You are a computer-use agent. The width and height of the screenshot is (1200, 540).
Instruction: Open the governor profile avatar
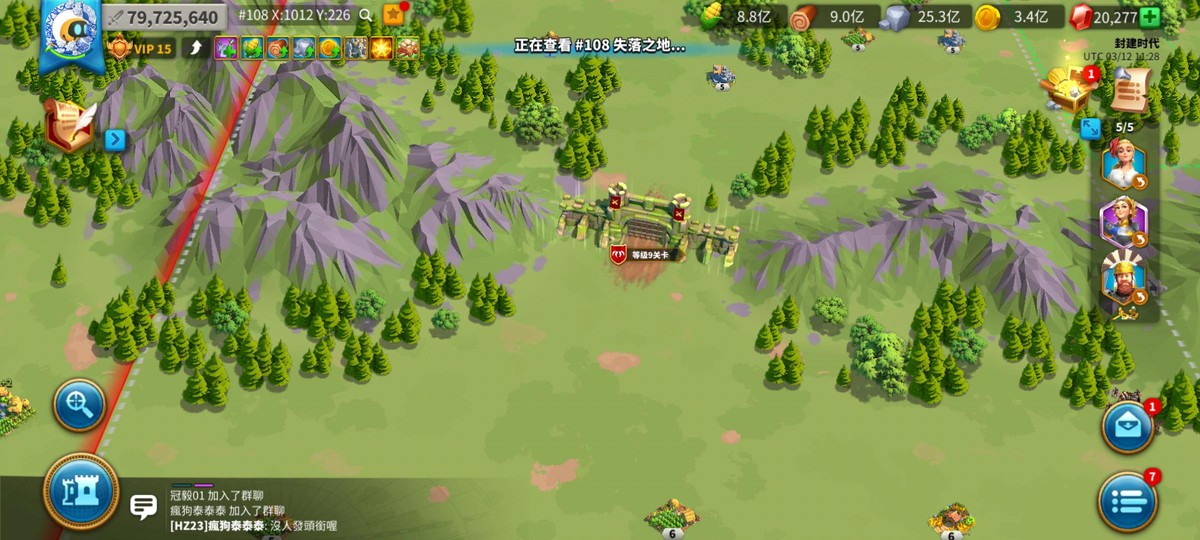click(x=69, y=31)
